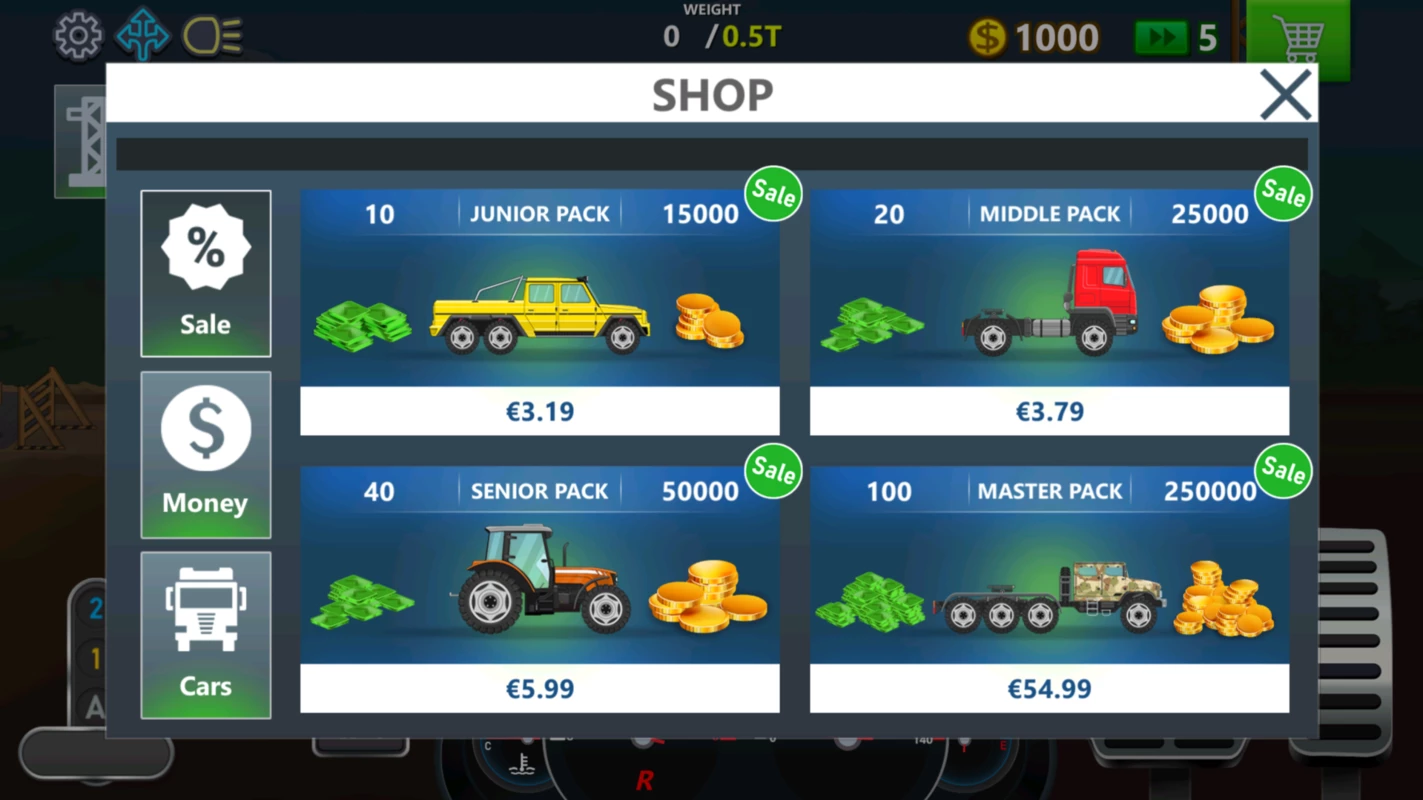1423x800 pixels.
Task: Tap the green shopping cart button
Action: click(x=1298, y=40)
